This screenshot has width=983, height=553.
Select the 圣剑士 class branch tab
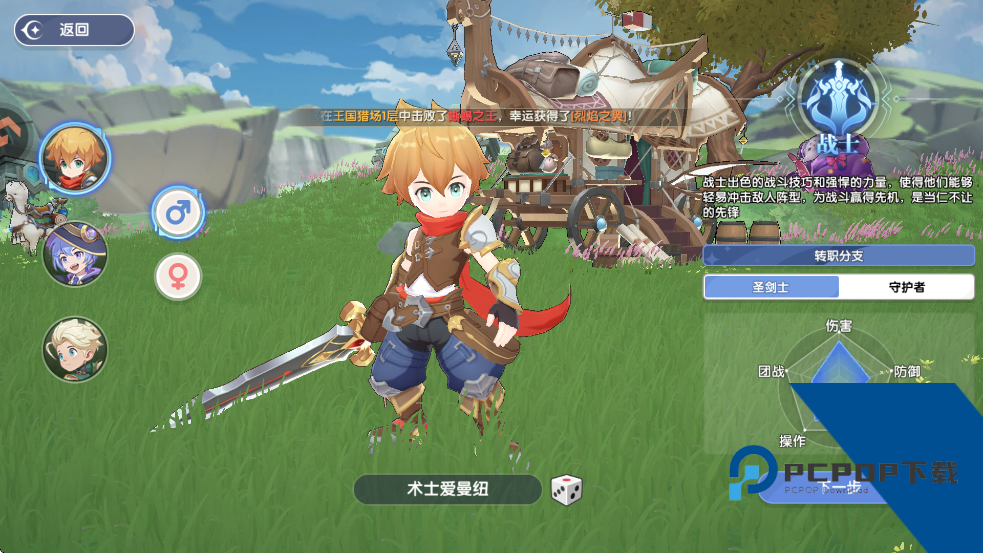(x=770, y=287)
